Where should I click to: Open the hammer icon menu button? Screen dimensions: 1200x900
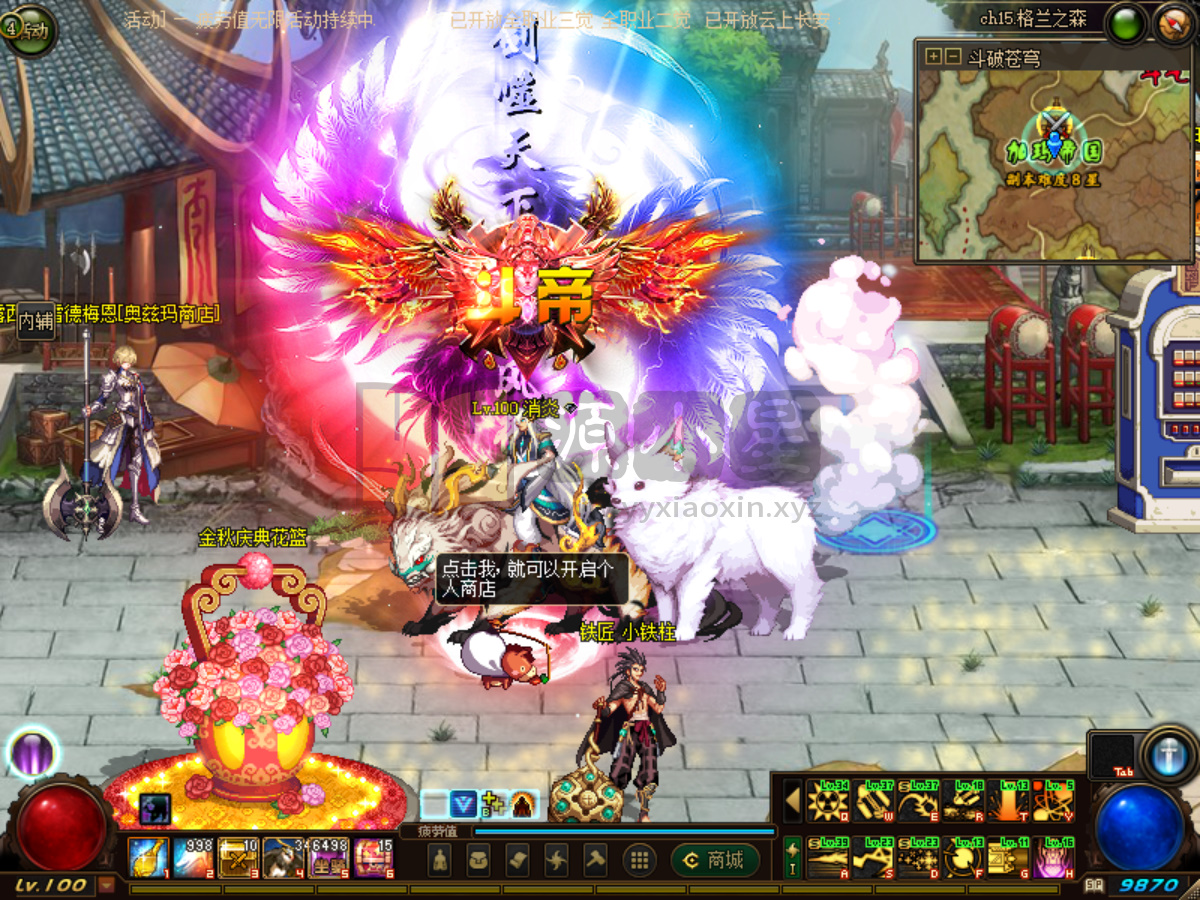(x=596, y=860)
